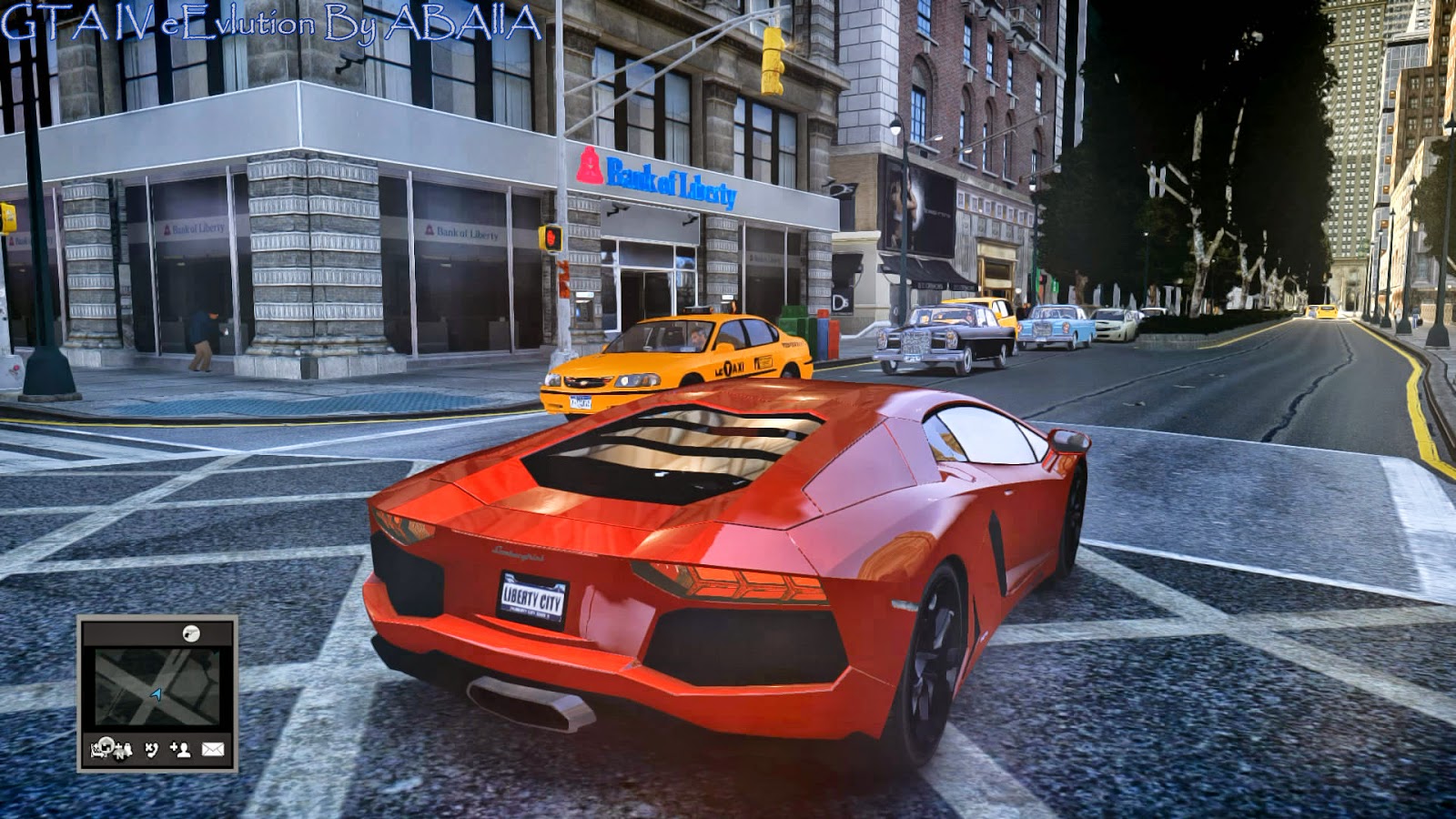Click the ghost-shaped icon beside the camera

pyautogui.click(x=128, y=752)
